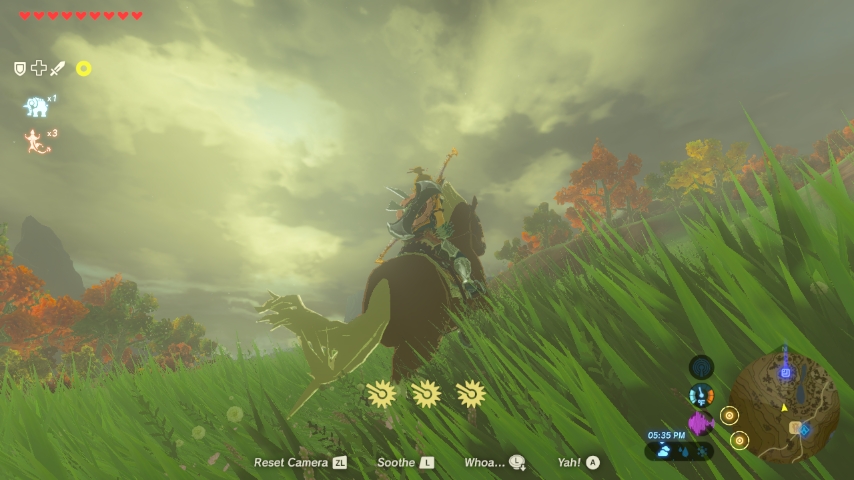The width and height of the screenshot is (854, 480).
Task: Activate the Mipha's Grace elephant icon
Action: tap(37, 106)
